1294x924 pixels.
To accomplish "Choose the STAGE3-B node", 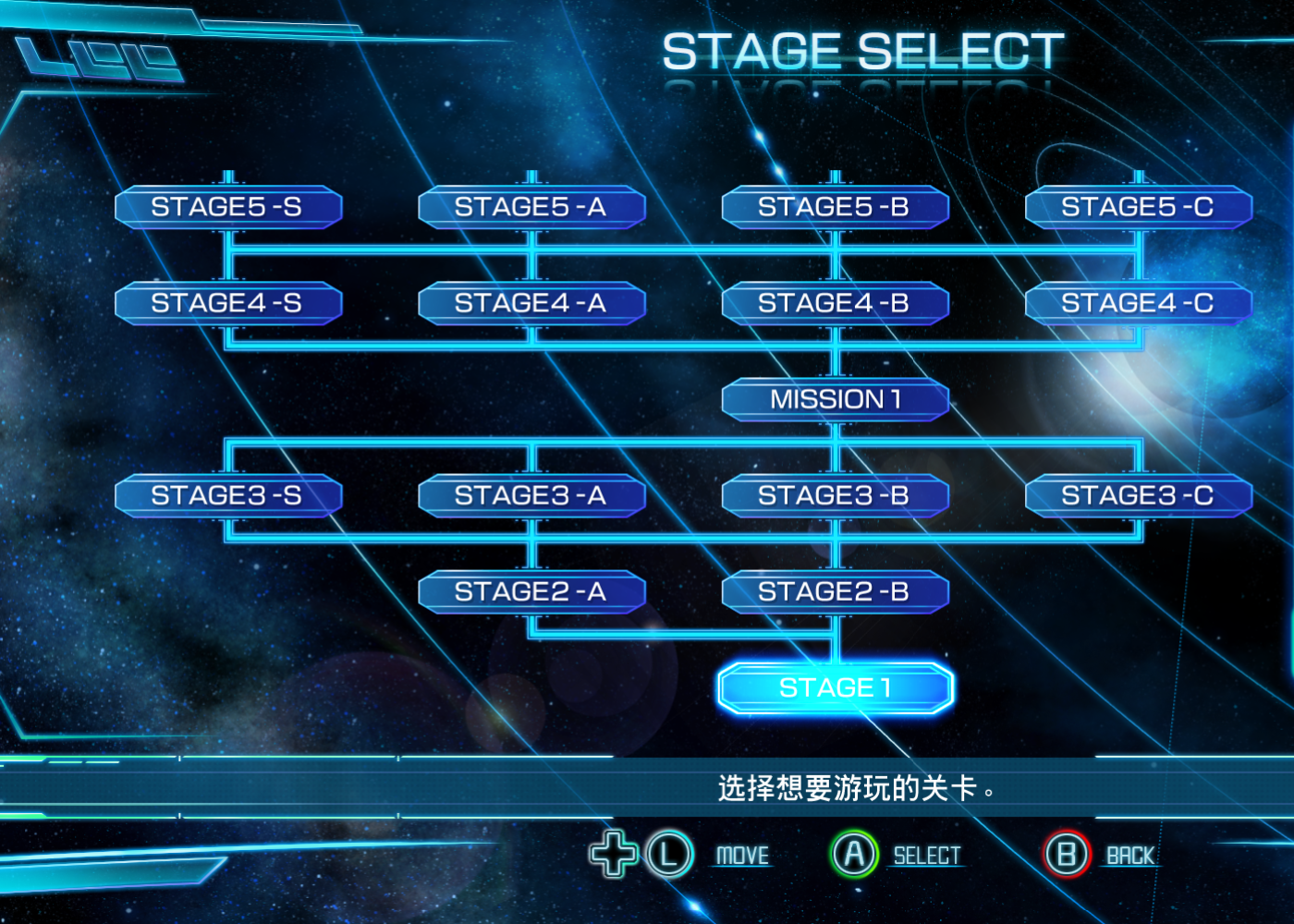I will (x=835, y=496).
